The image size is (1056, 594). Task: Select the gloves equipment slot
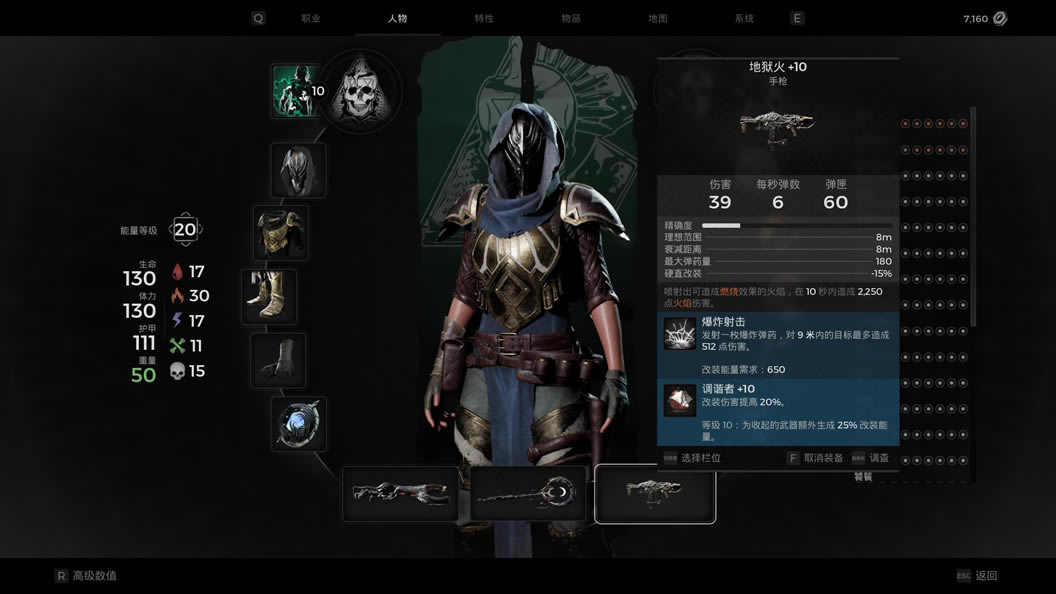(278, 360)
